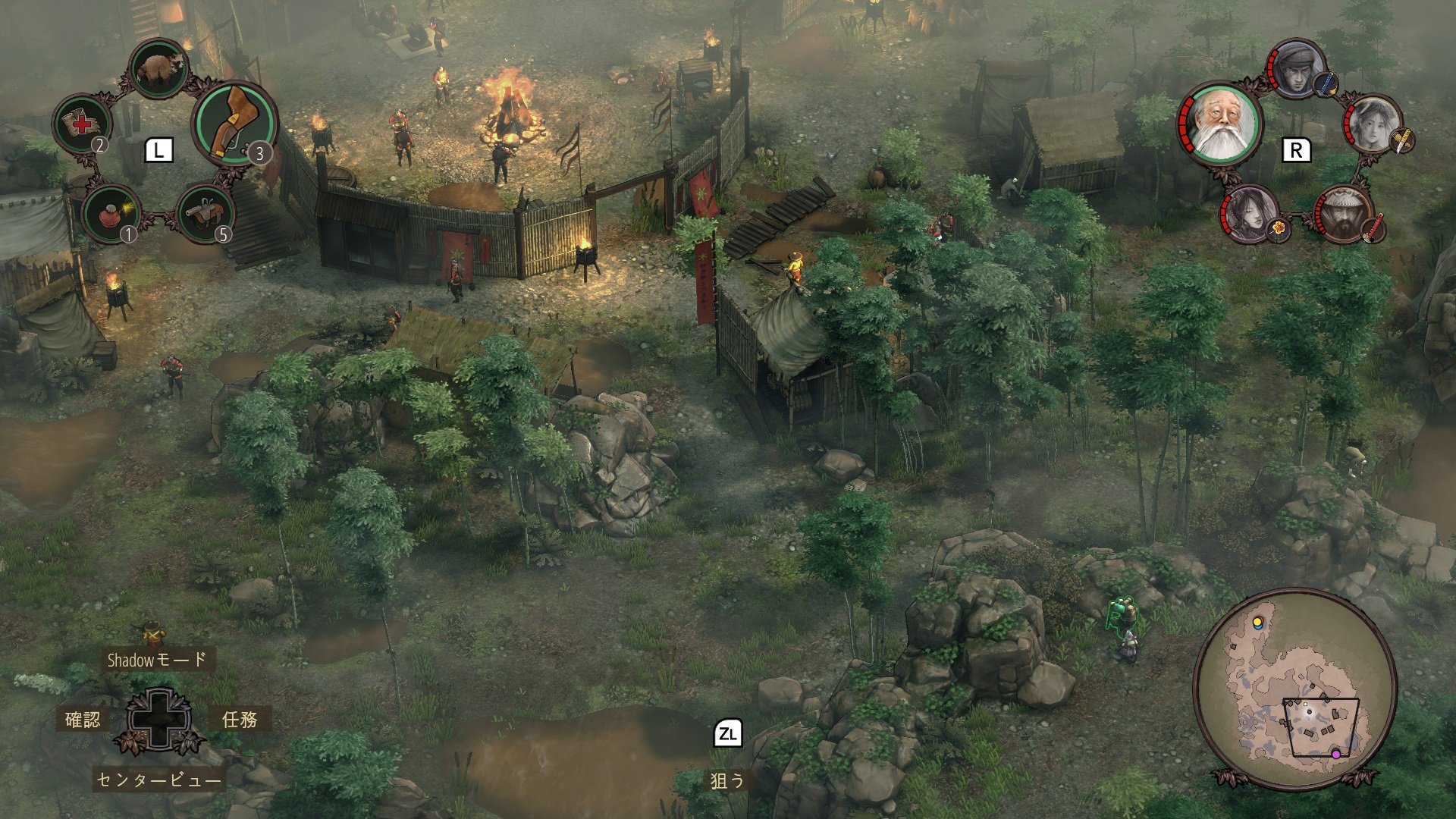
Task: Activate センタービュー to center view
Action: [x=159, y=780]
